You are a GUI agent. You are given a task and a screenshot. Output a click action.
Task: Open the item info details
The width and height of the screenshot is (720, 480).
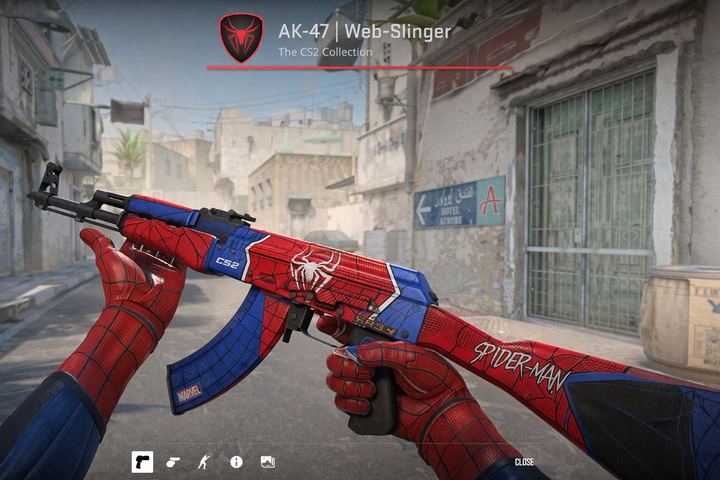[236, 462]
